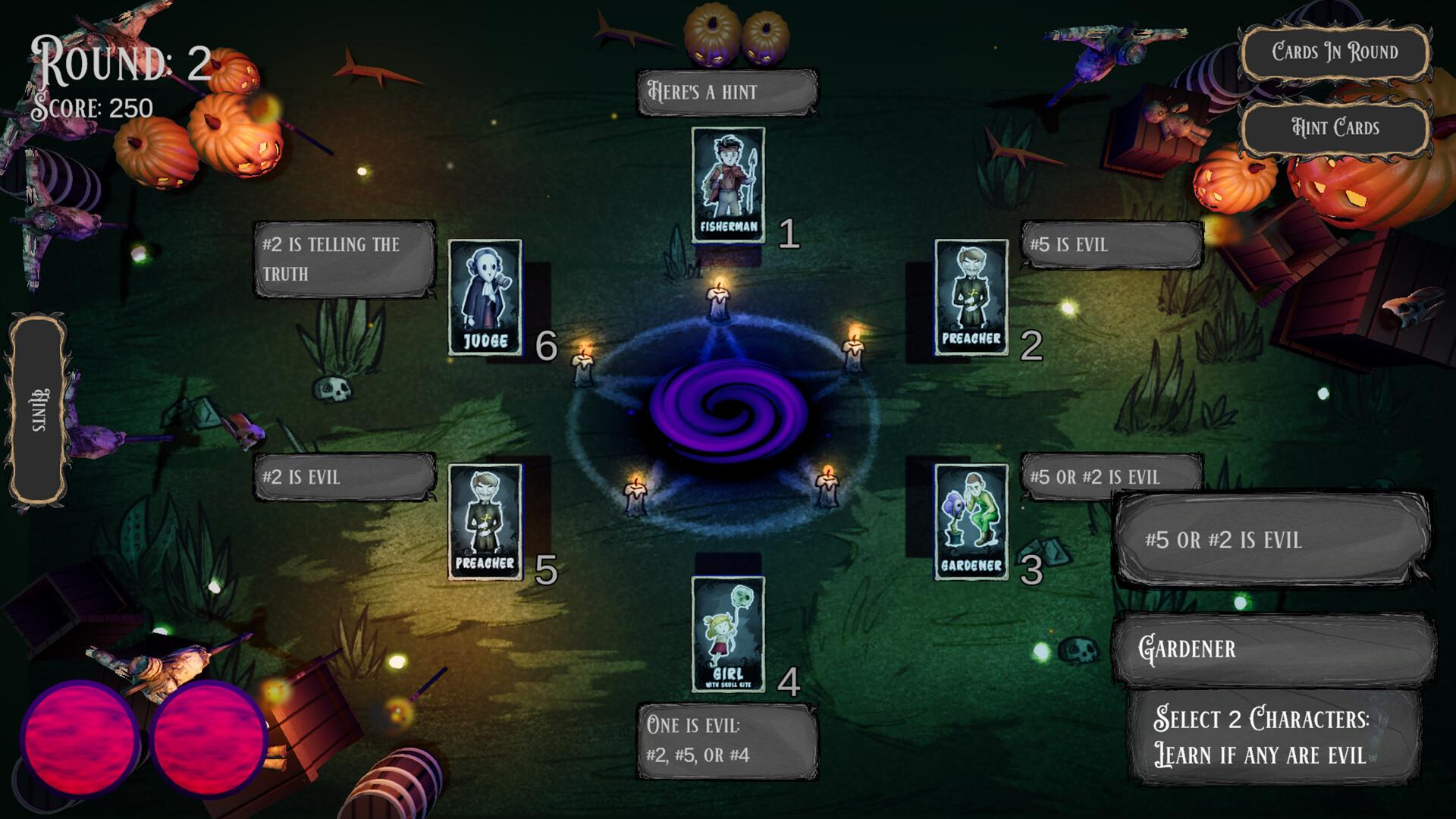Pick the Preacher card numbered 2

coord(971,297)
